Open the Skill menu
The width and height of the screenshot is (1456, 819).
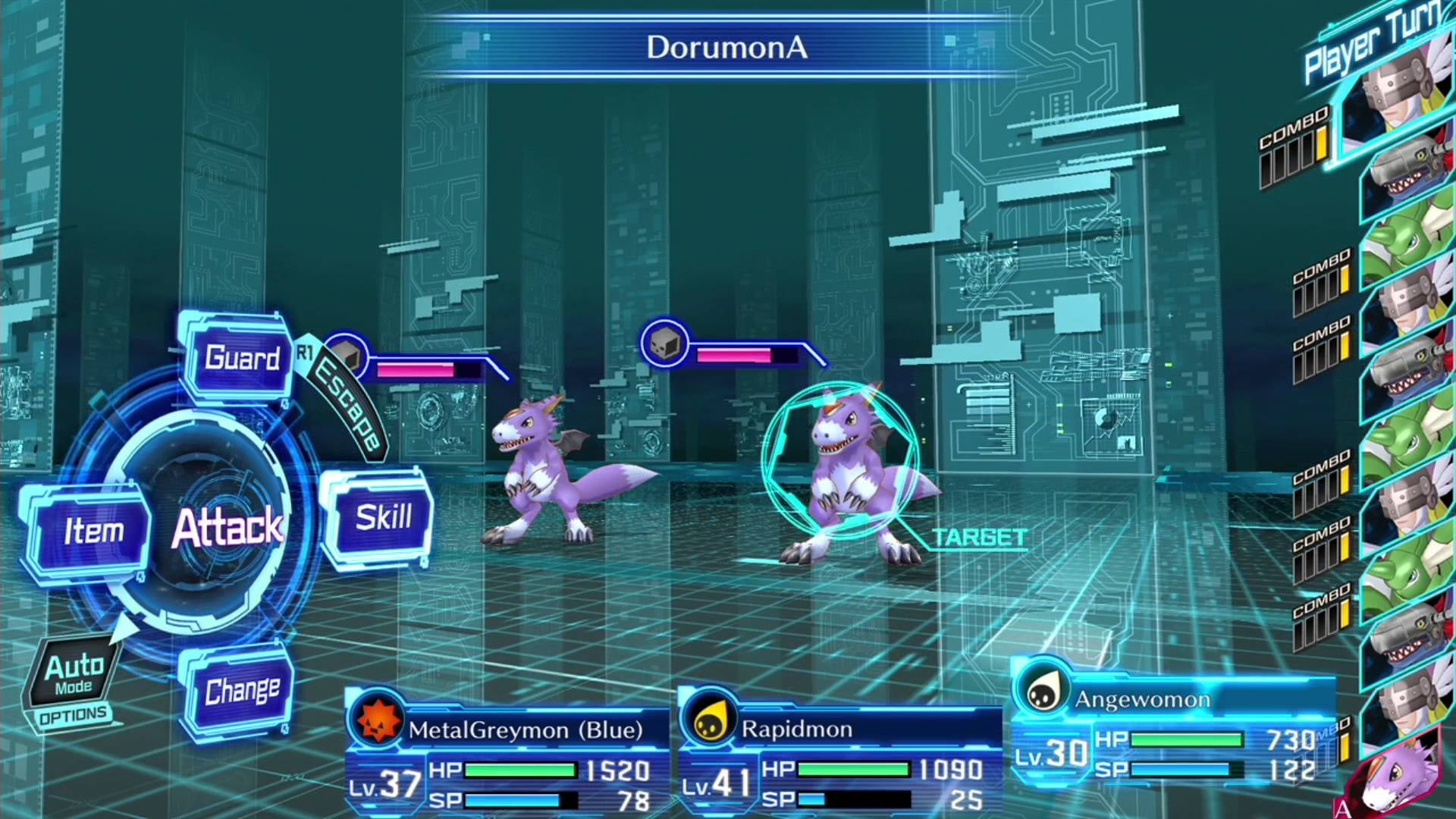click(382, 517)
